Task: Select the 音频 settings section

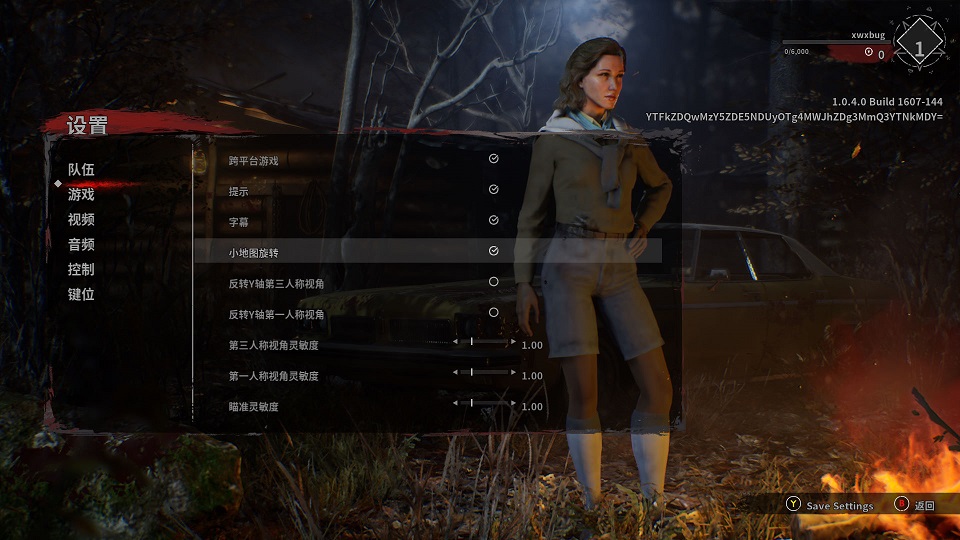Action: click(x=81, y=245)
